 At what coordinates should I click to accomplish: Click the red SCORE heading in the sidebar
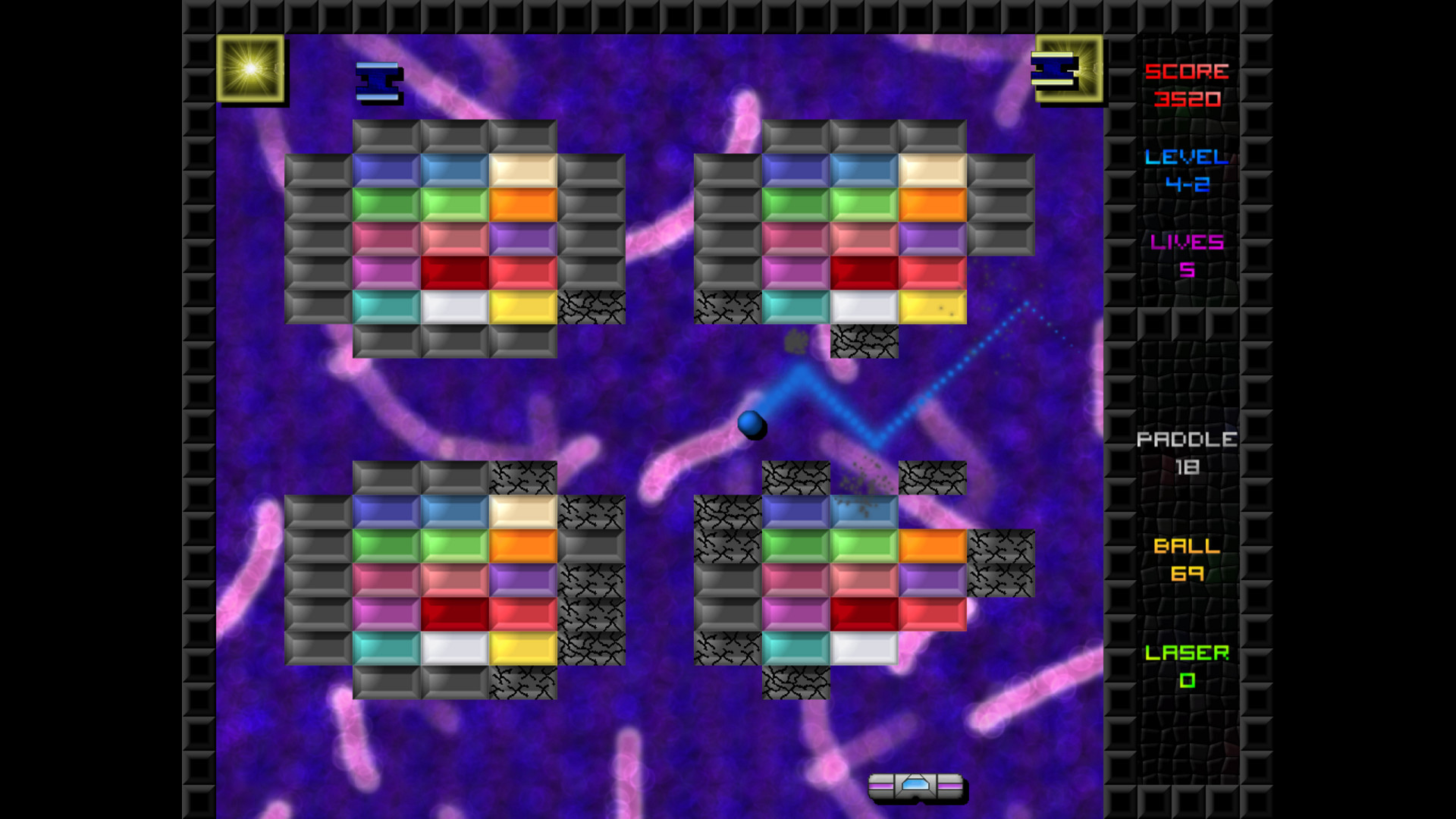pos(1187,72)
